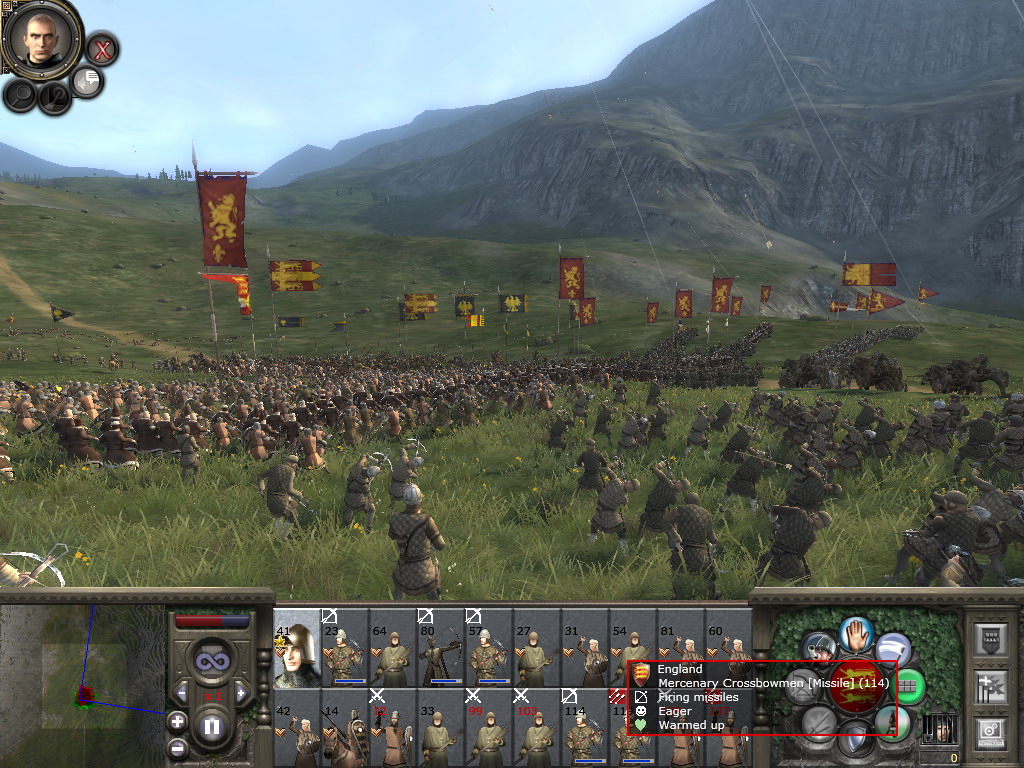This screenshot has width=1024, height=768.
Task: Dismiss the advisor with the red X
Action: click(102, 48)
